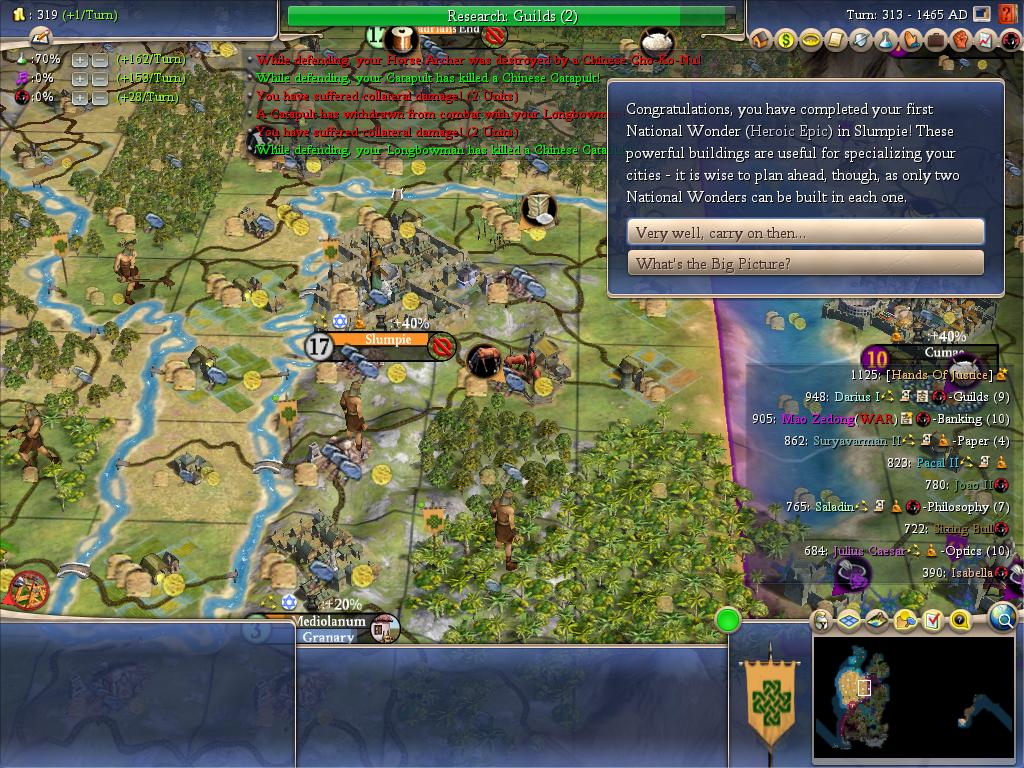1024x768 pixels.
Task: Open the Research: Guilds progress bar
Action: point(512,16)
